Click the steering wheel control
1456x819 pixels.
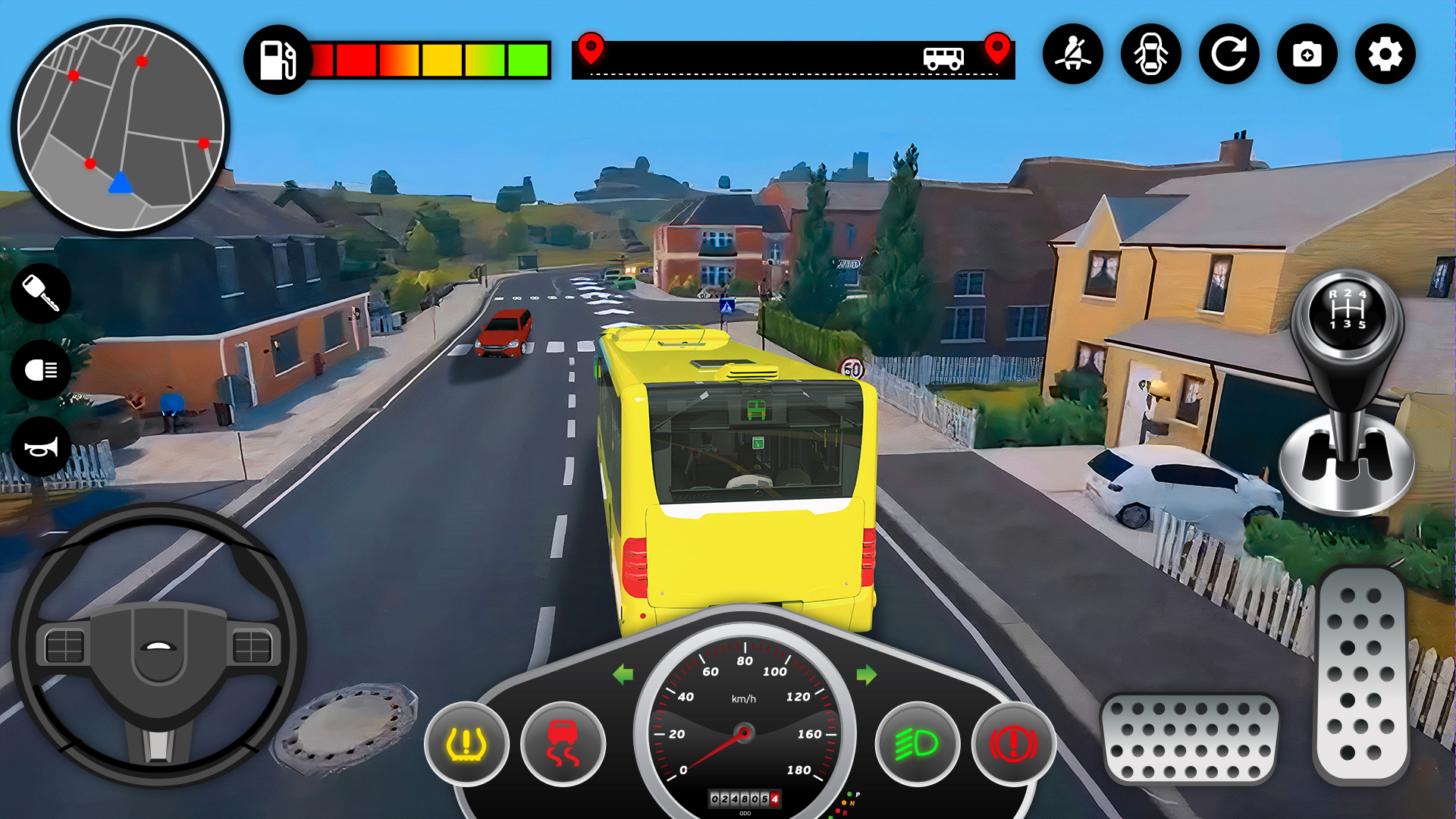click(x=158, y=645)
